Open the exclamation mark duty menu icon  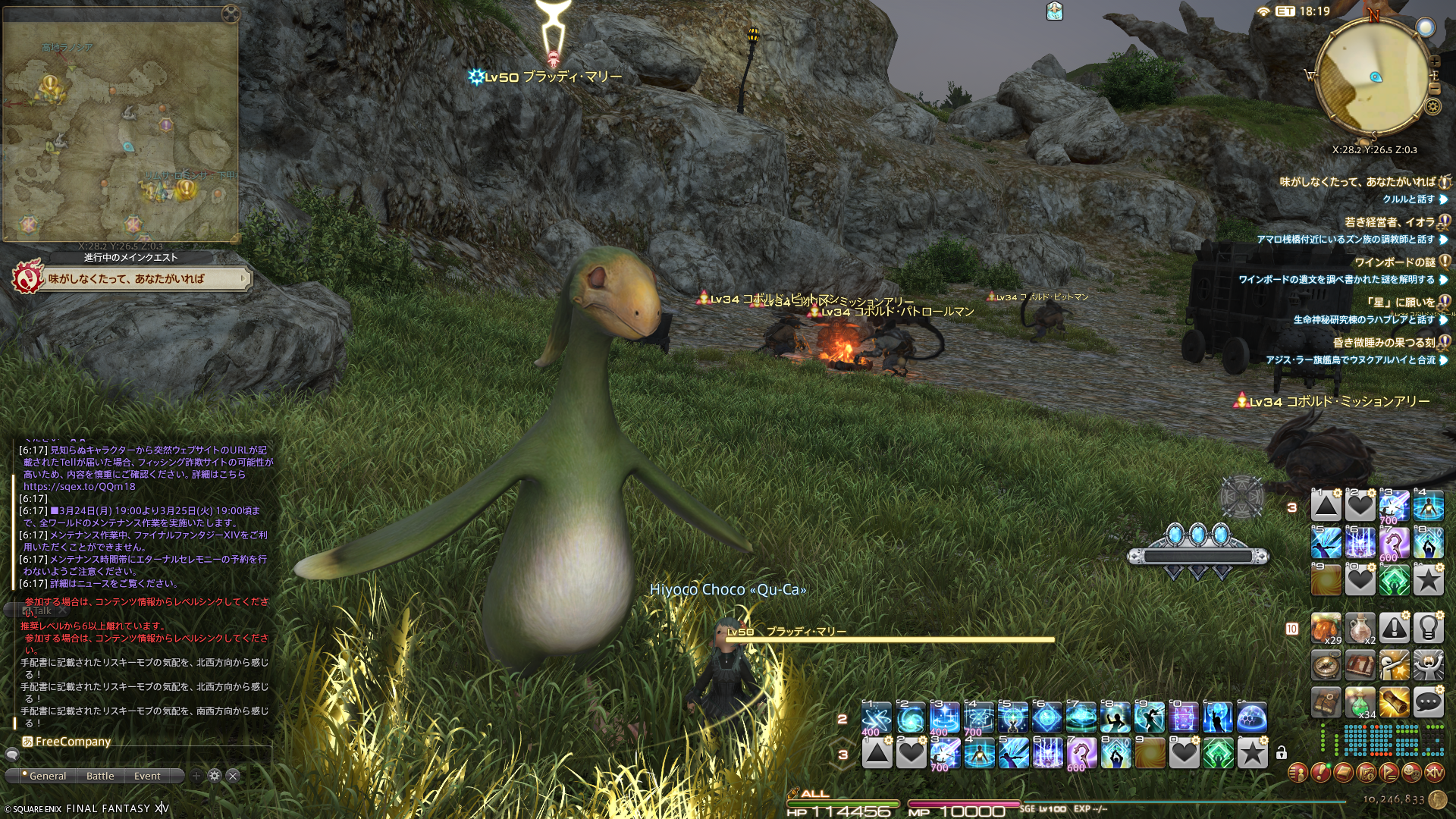pyautogui.click(x=1320, y=773)
